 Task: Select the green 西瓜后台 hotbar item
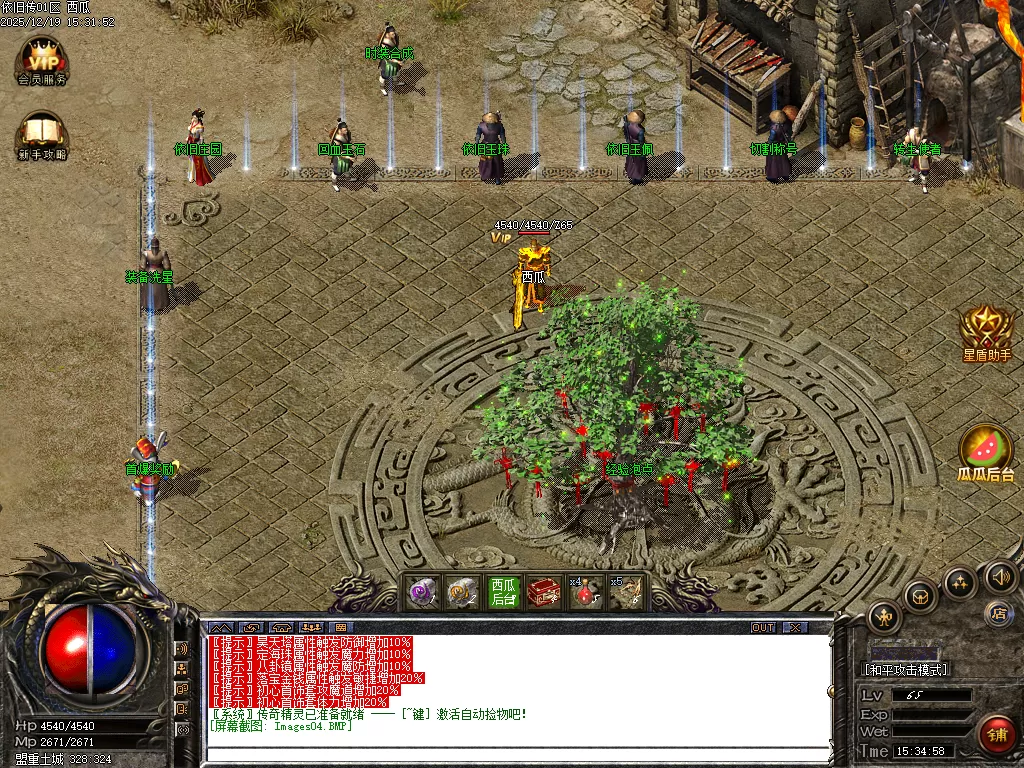(503, 592)
